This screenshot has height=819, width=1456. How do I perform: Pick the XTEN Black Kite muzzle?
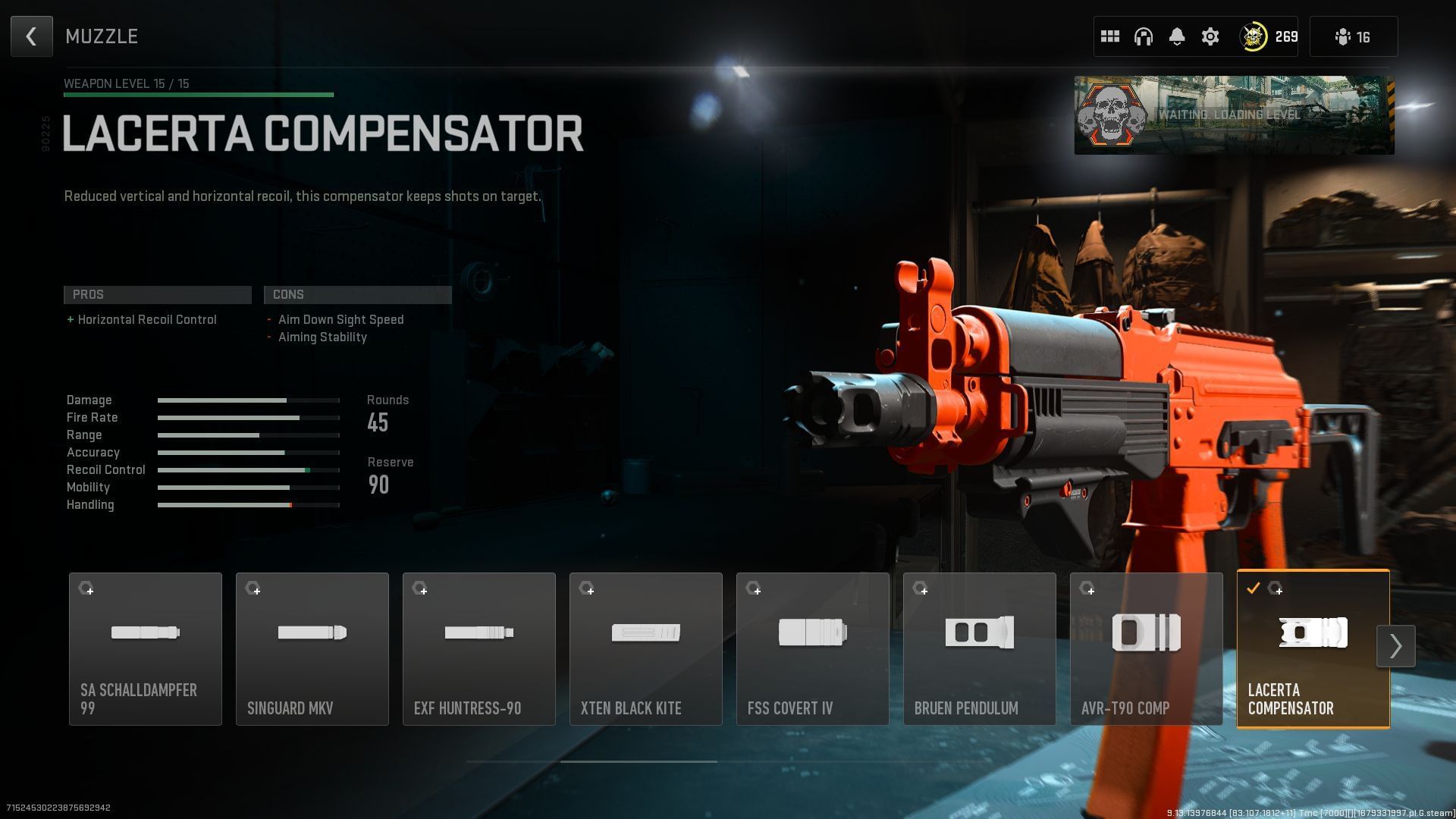pyautogui.click(x=646, y=648)
